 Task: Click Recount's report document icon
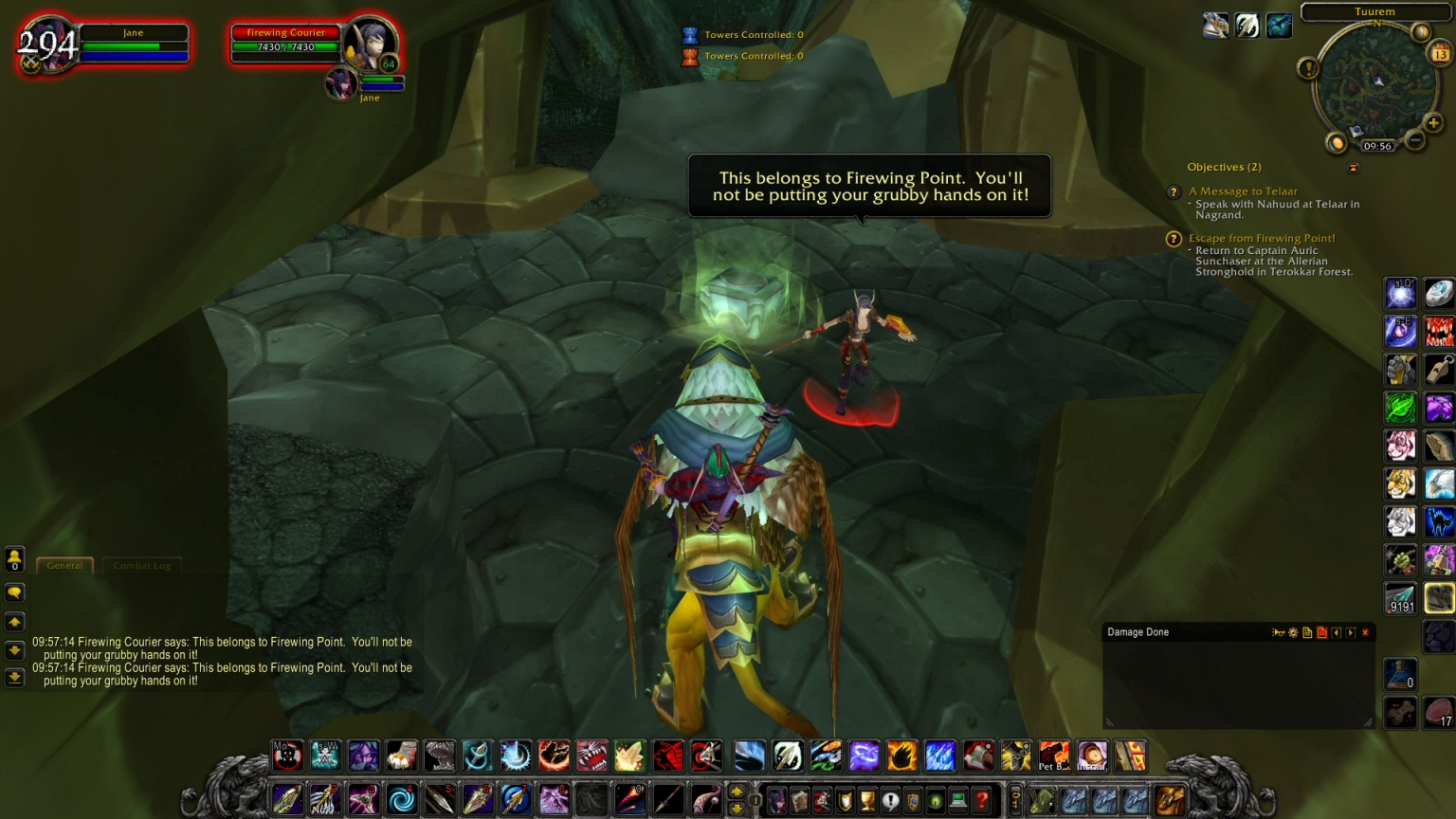1308,631
